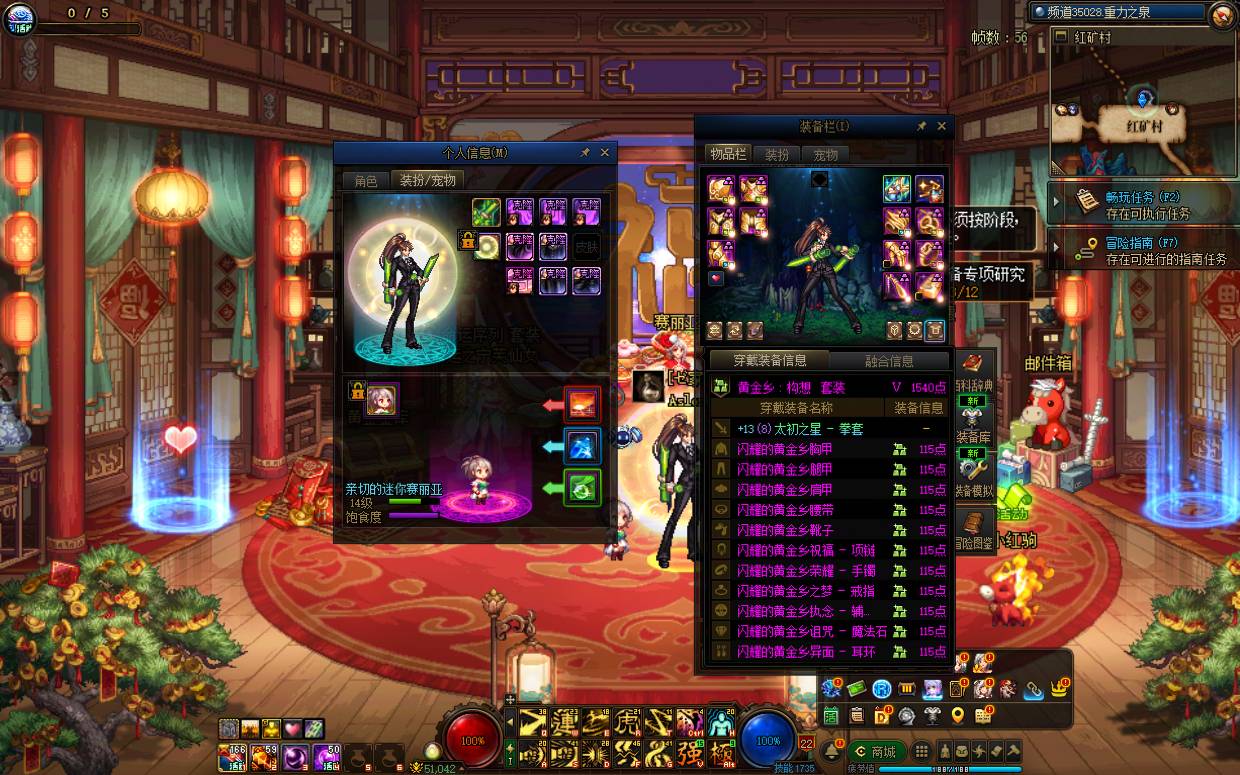Image resolution: width=1240 pixels, height=775 pixels.
Task: Click the notification bell icon
Action: click(831, 752)
